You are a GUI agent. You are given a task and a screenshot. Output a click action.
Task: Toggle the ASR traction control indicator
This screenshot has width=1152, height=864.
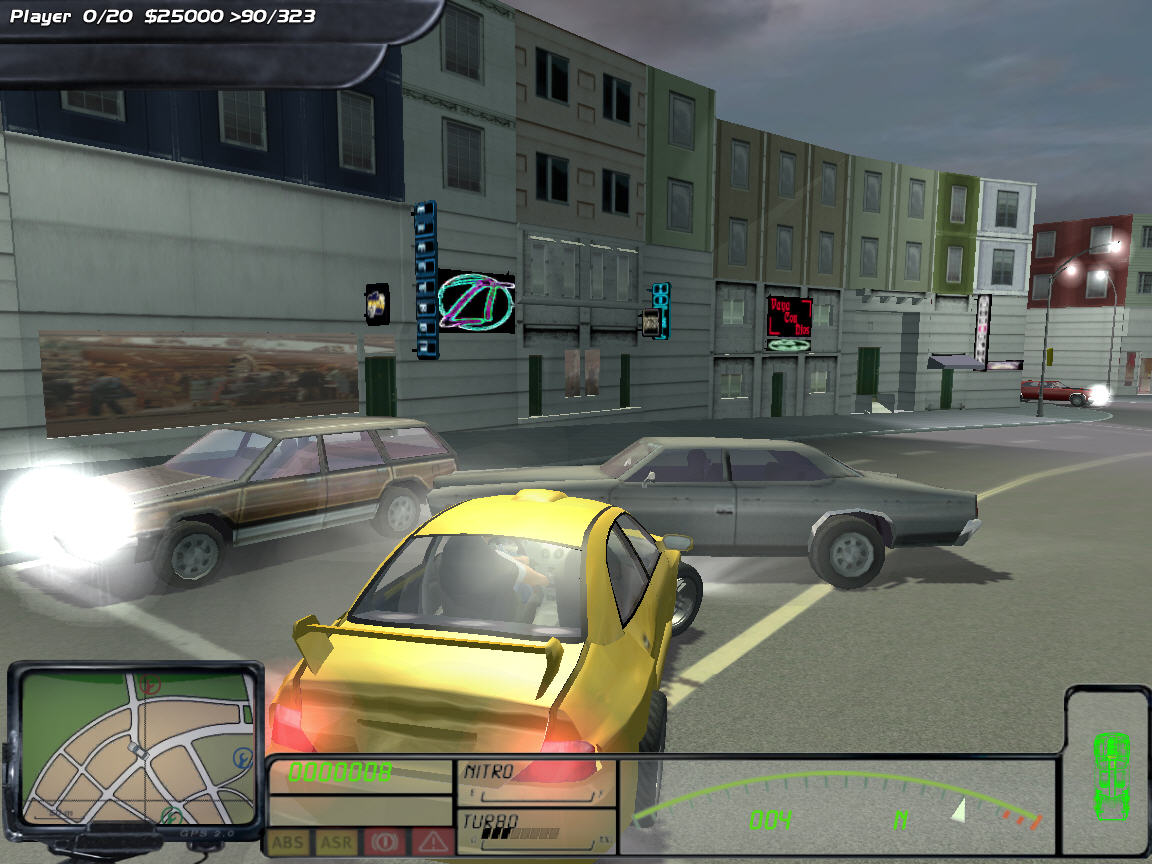[x=336, y=842]
